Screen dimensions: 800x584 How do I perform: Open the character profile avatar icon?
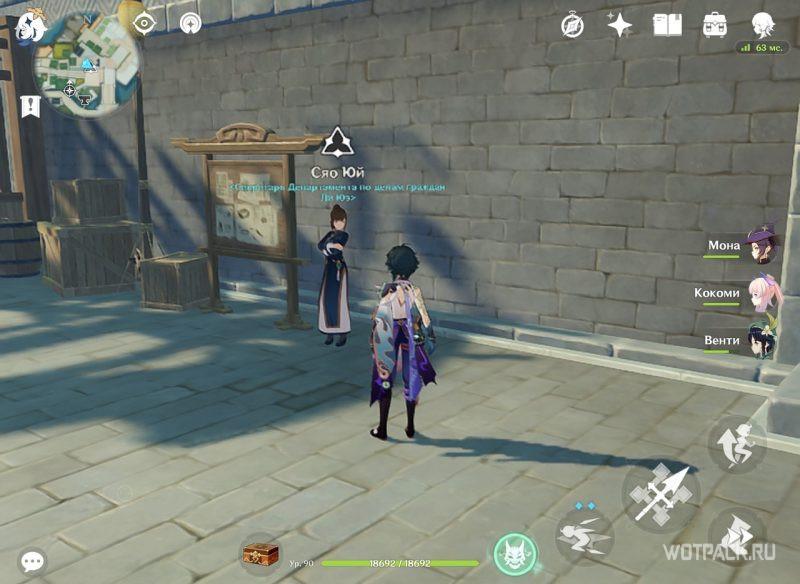(x=763, y=24)
